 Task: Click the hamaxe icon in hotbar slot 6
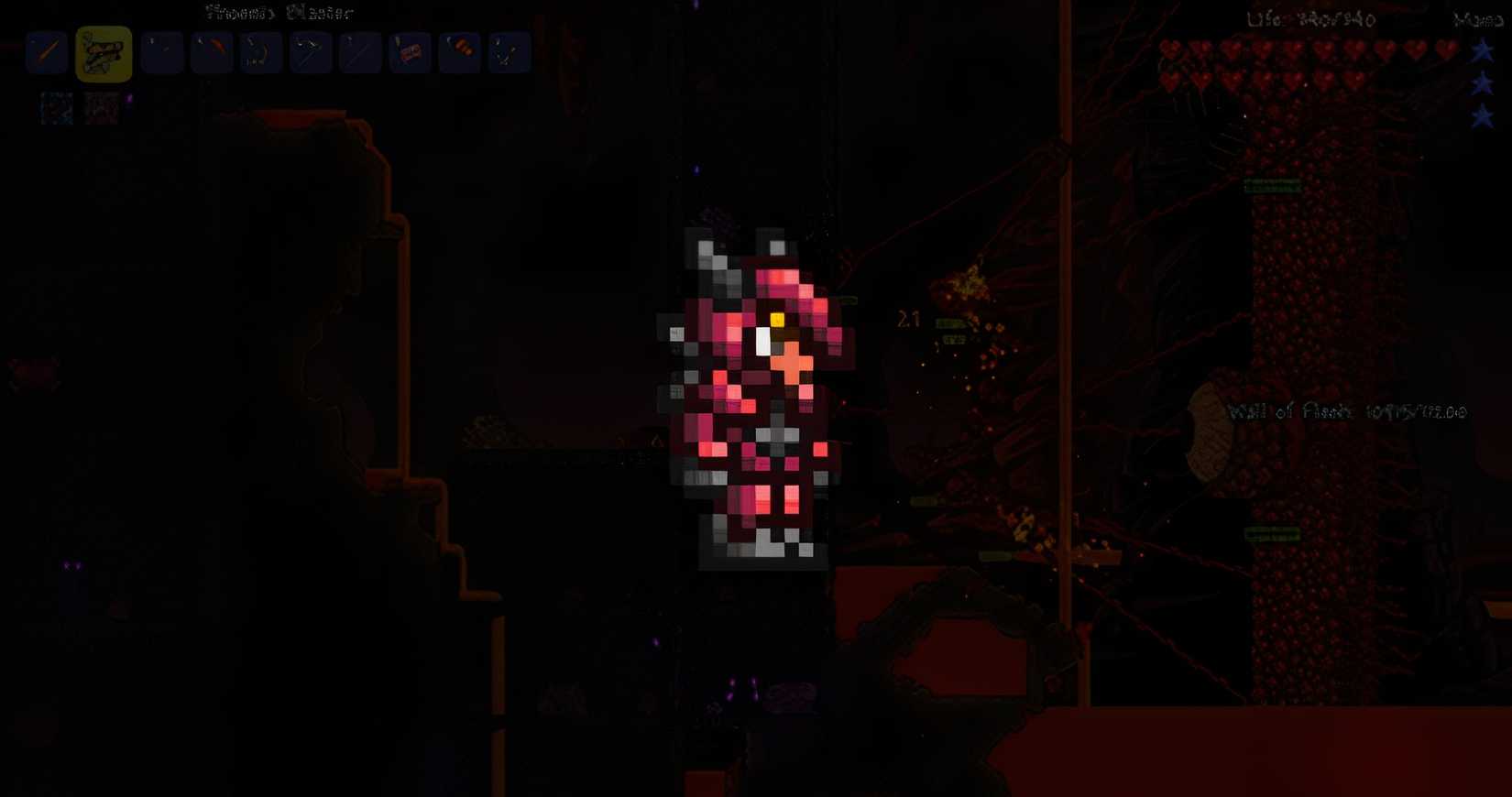(x=311, y=52)
